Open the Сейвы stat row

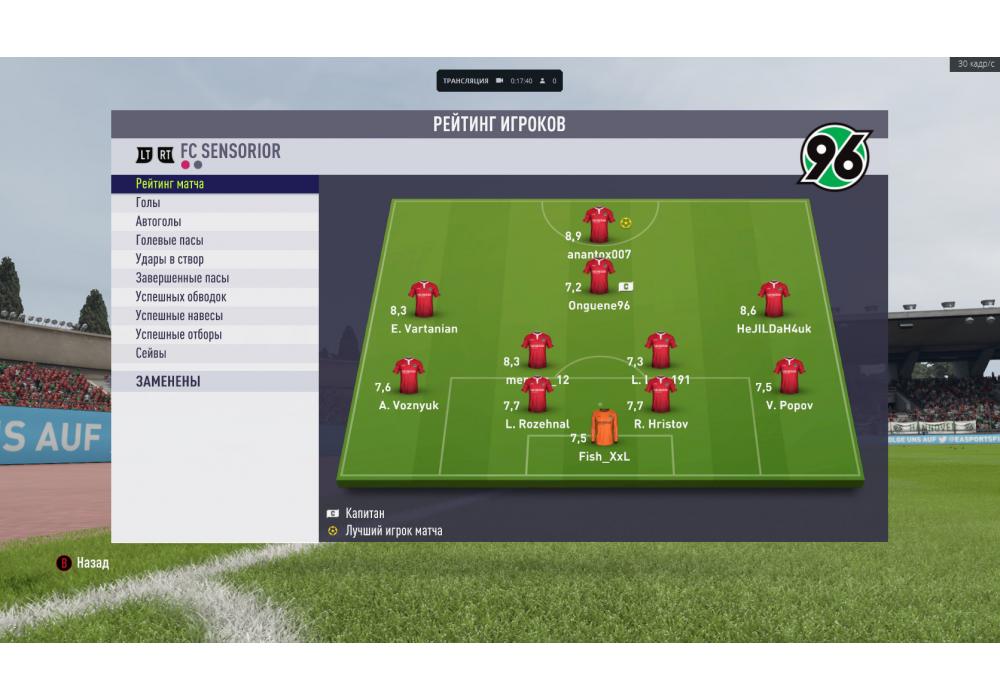click(x=151, y=354)
